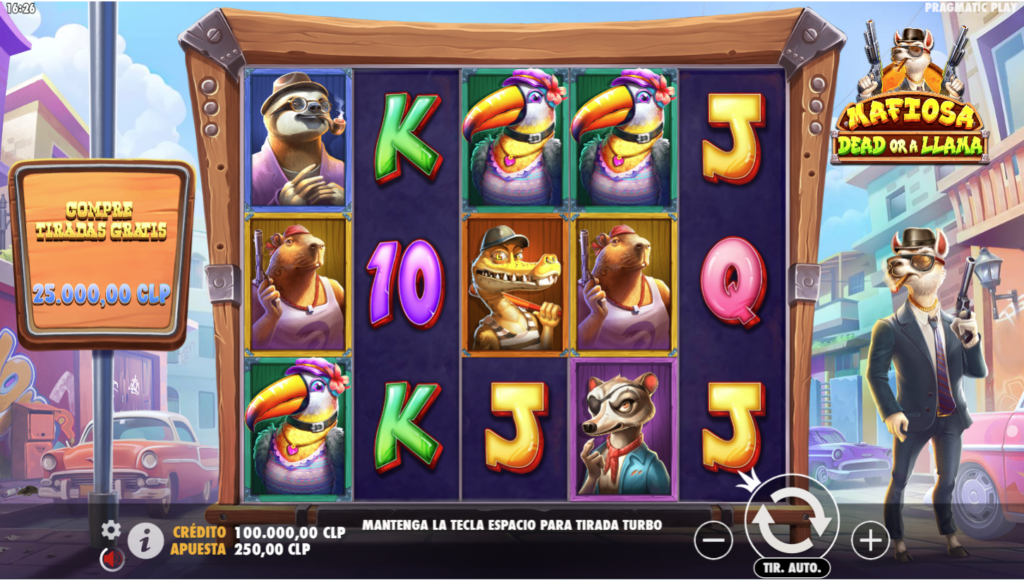Open the gear settings menu

coord(111,530)
